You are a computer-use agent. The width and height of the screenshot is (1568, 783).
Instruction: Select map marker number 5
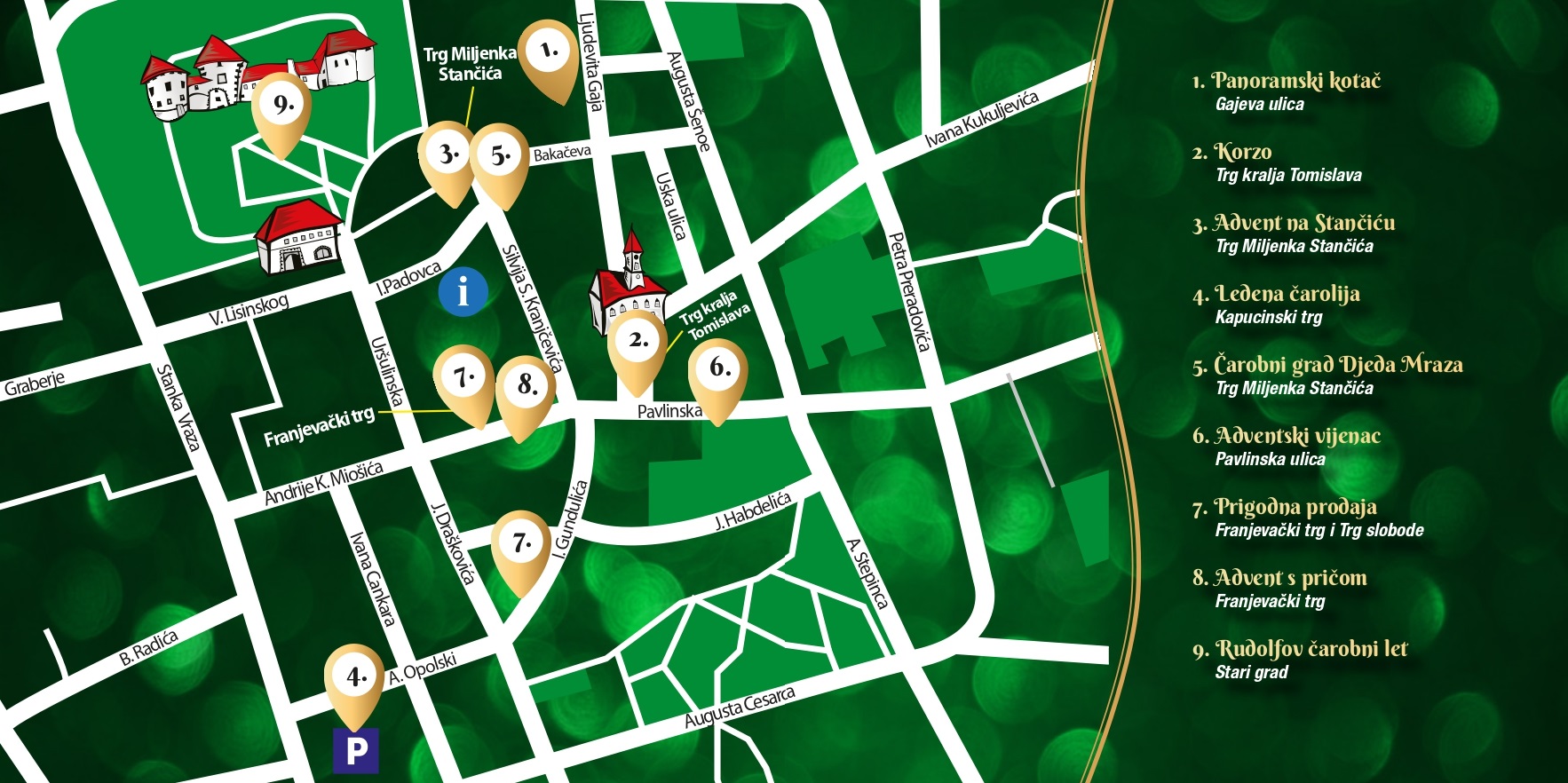500,156
